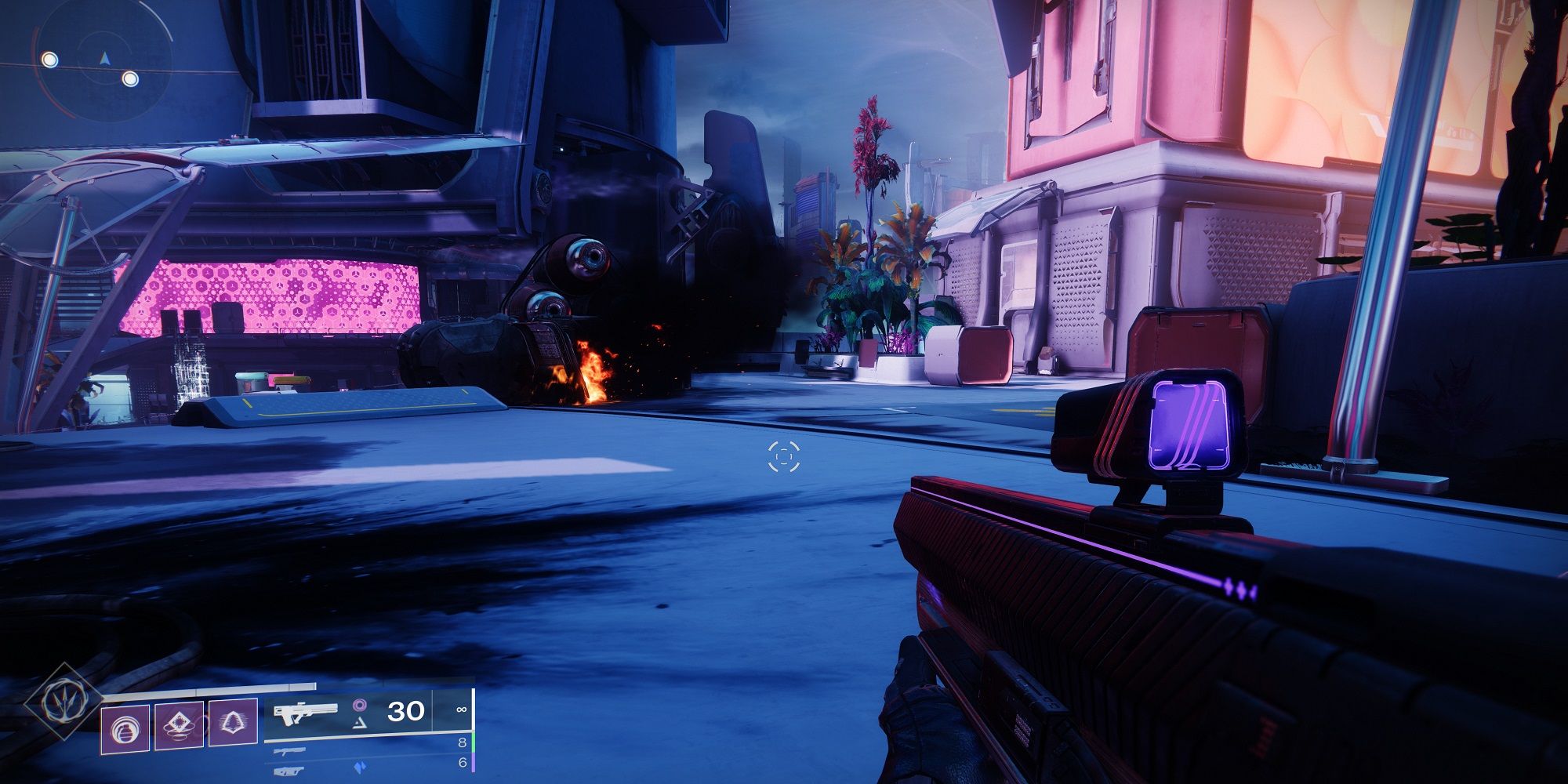
Task: Click the Void damage element ring icon
Action: coord(361,706)
